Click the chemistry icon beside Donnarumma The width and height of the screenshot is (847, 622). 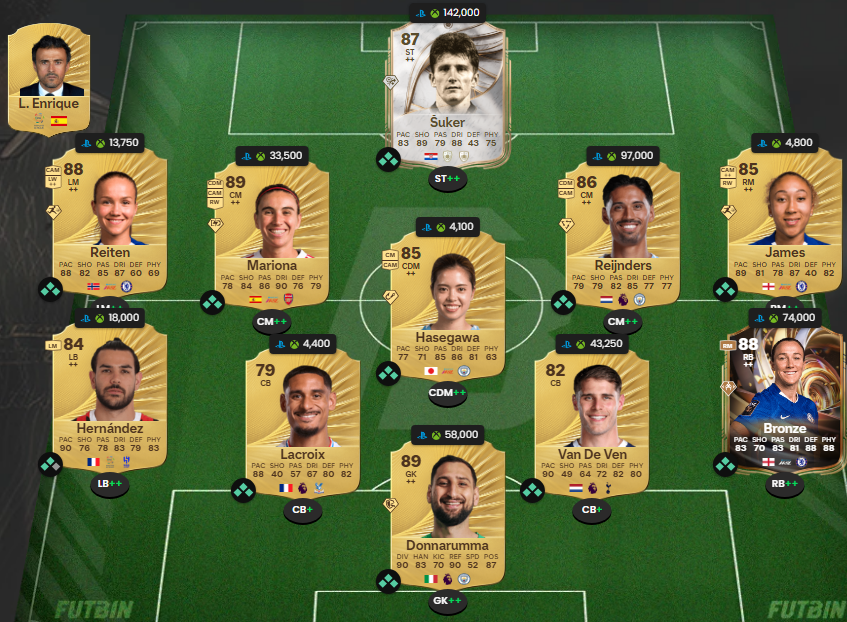point(388,581)
